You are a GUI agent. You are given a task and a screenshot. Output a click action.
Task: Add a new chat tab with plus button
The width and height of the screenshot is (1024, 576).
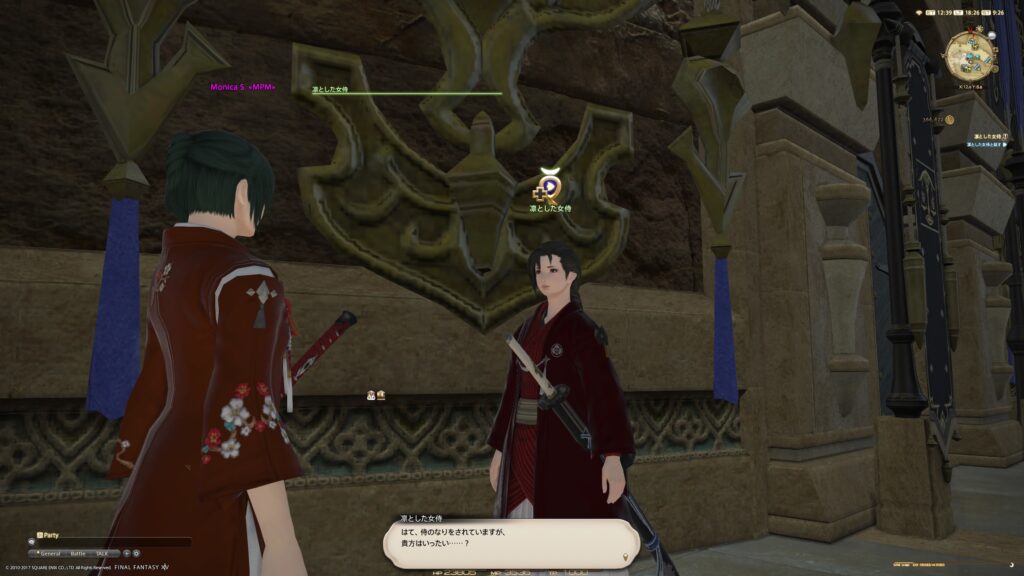pos(126,552)
